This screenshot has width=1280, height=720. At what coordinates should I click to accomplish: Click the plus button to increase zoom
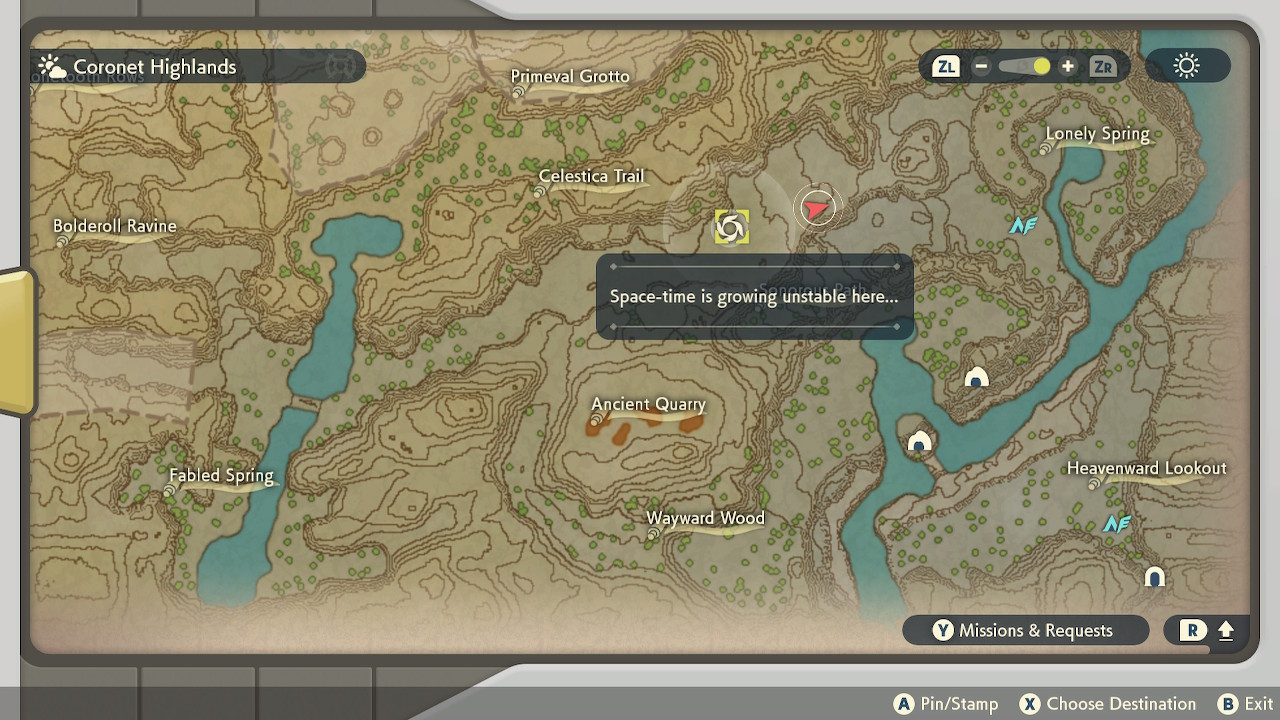(1067, 66)
